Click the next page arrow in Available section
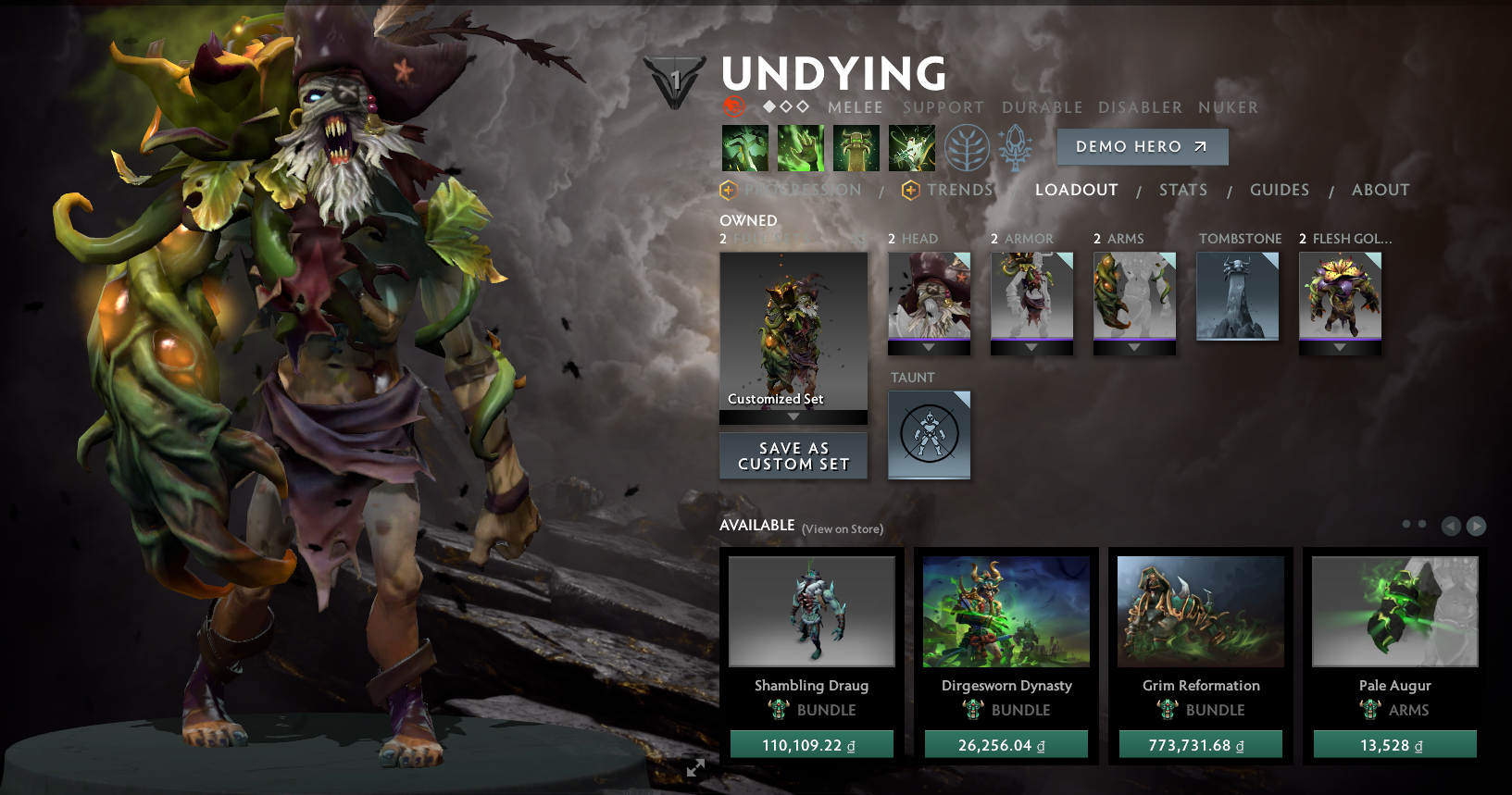Viewport: 1512px width, 795px height. point(1476,526)
